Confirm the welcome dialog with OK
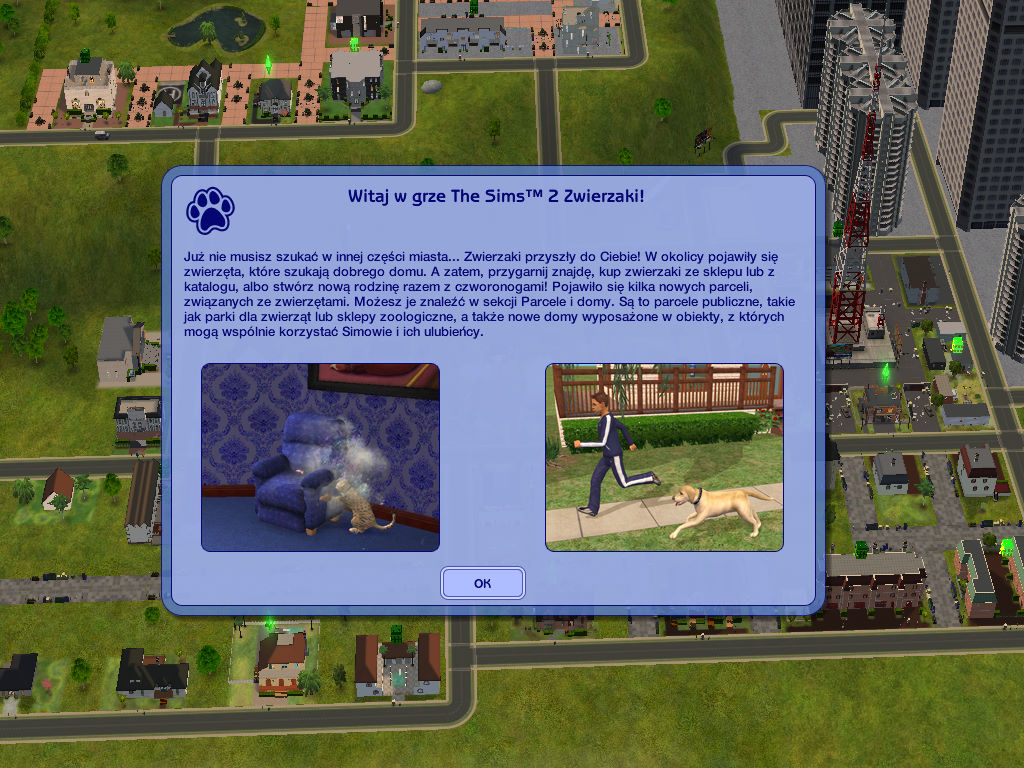This screenshot has height=768, width=1024. 482,583
